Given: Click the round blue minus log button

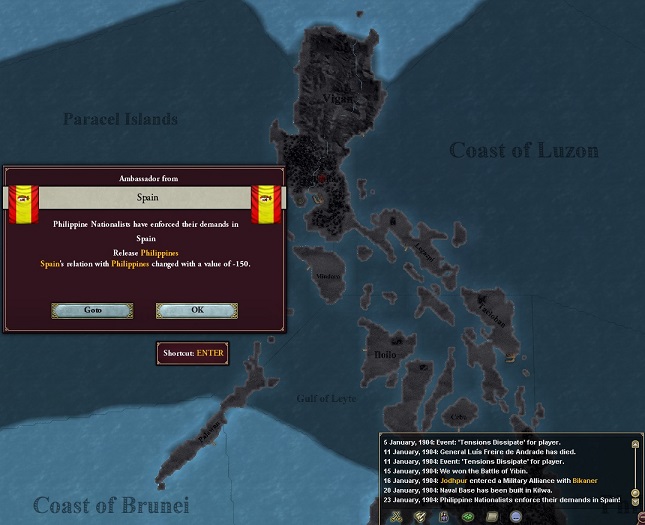Looking at the screenshot, I should (516, 516).
